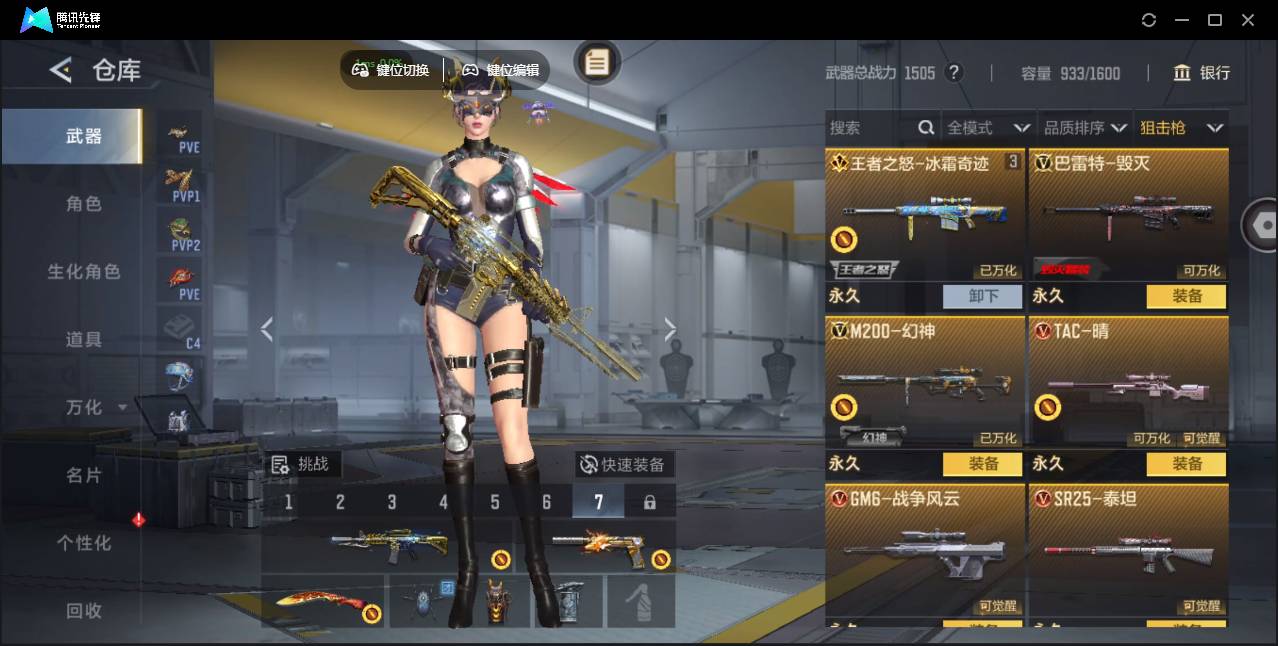Open the 名片 name card section
The width and height of the screenshot is (1278, 646).
click(x=84, y=475)
